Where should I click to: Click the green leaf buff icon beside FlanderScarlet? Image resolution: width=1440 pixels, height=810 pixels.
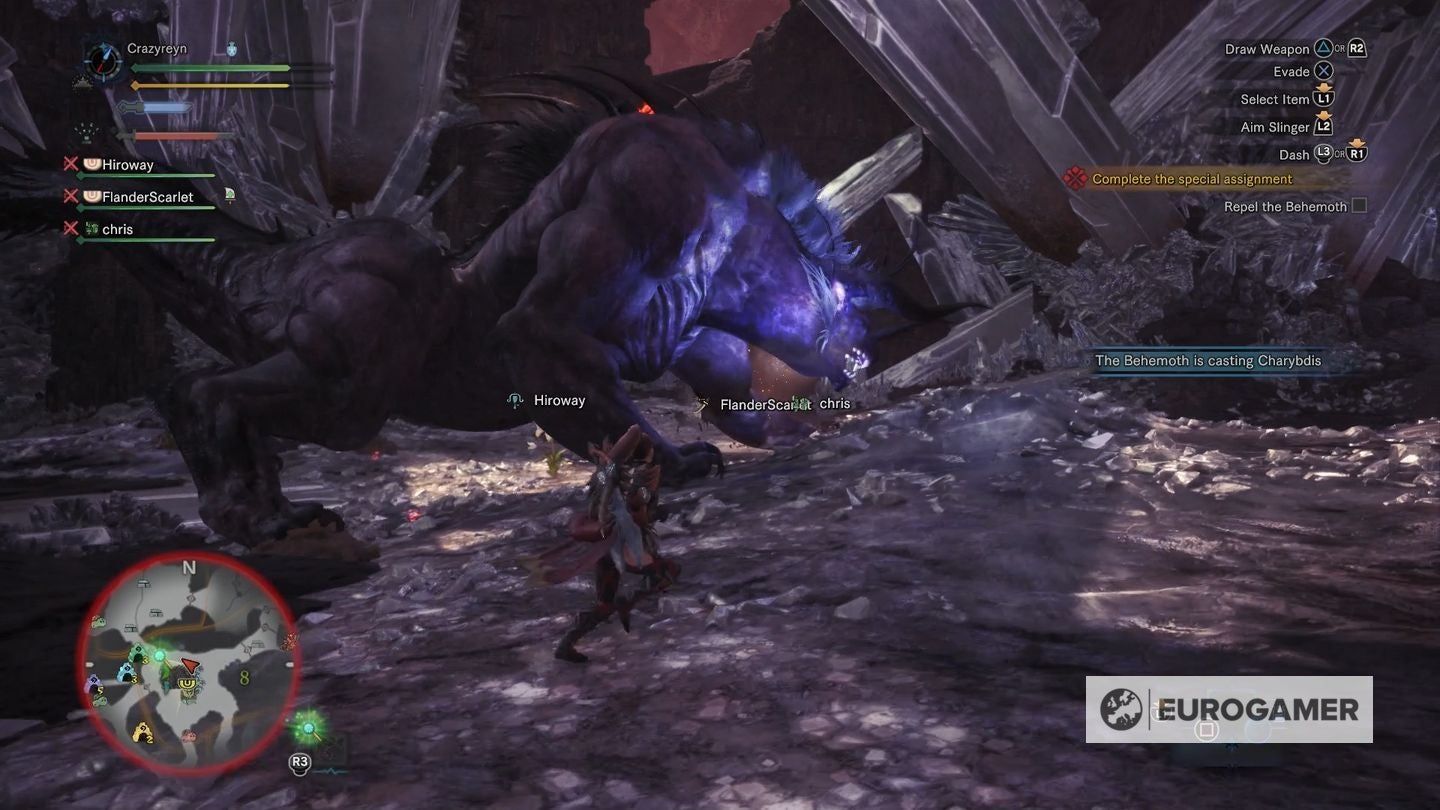(x=230, y=194)
